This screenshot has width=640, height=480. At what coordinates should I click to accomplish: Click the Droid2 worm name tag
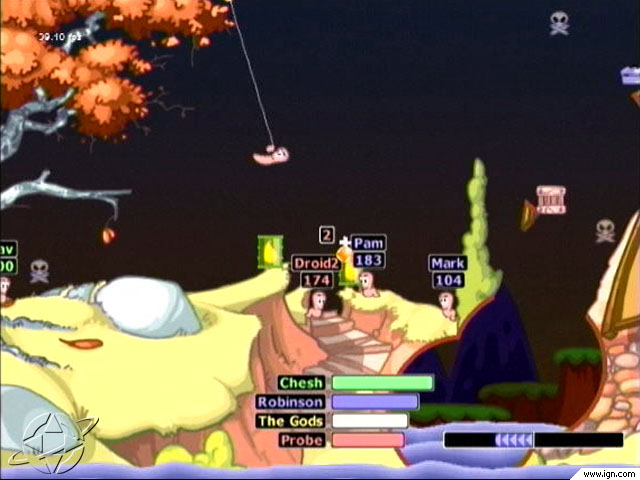[316, 263]
